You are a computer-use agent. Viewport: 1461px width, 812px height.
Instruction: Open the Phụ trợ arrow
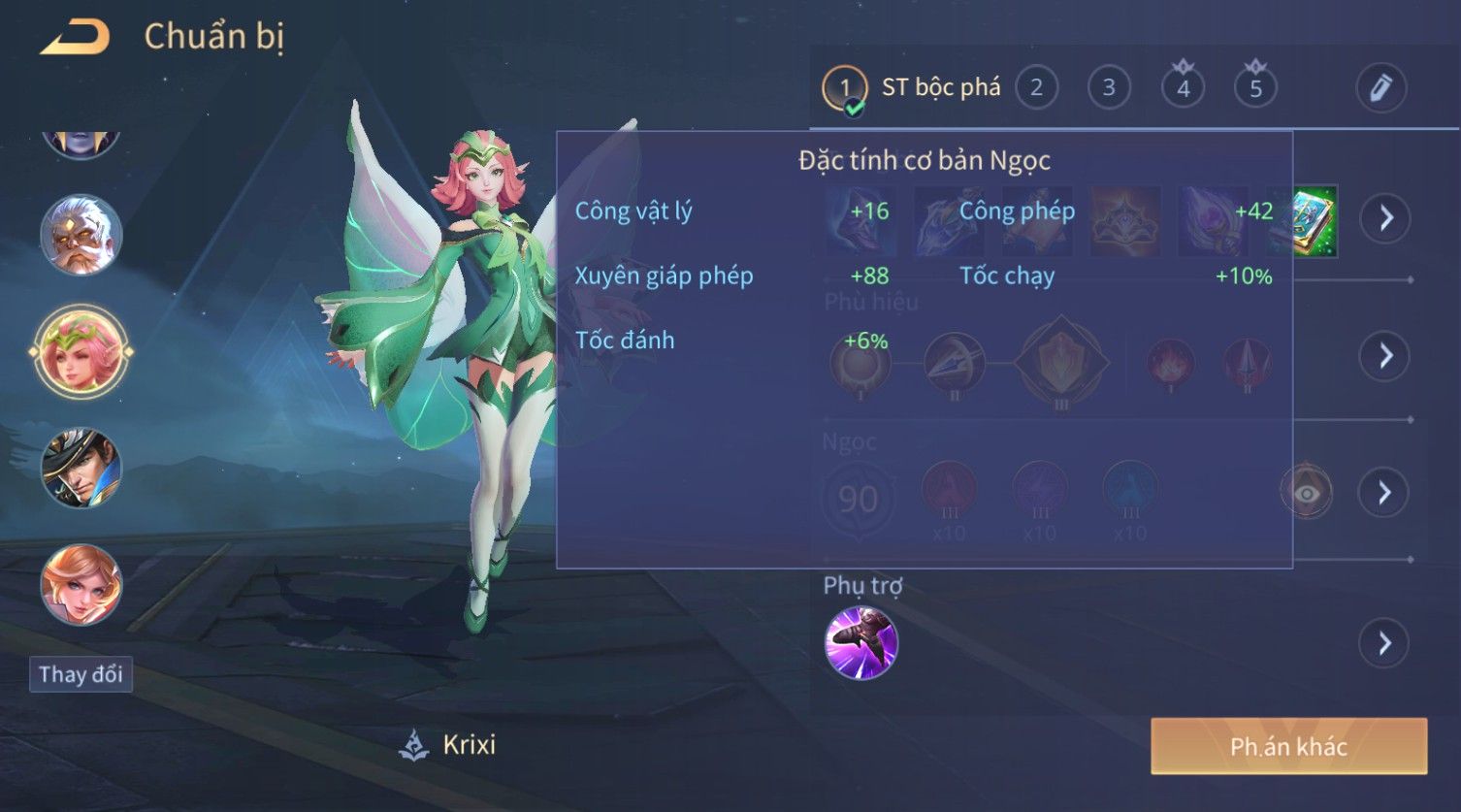[x=1384, y=643]
